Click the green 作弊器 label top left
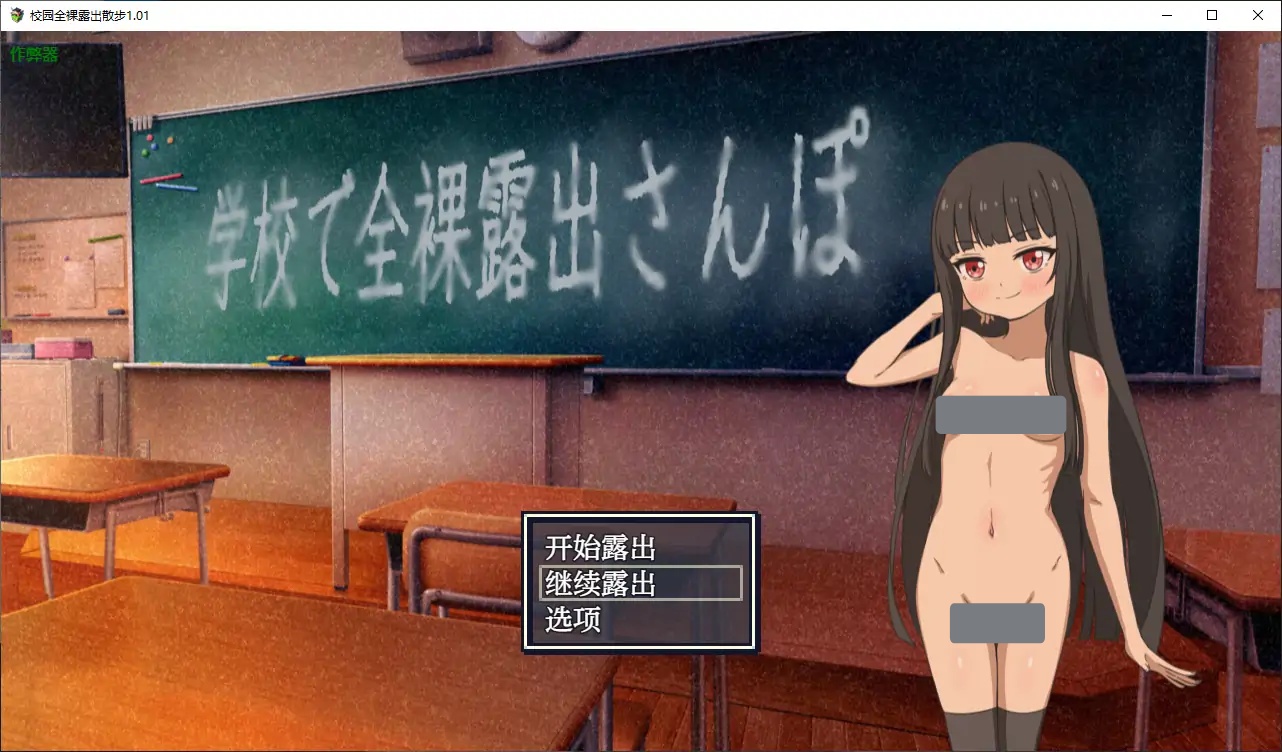Screen dimensions: 1282x752 point(33,54)
